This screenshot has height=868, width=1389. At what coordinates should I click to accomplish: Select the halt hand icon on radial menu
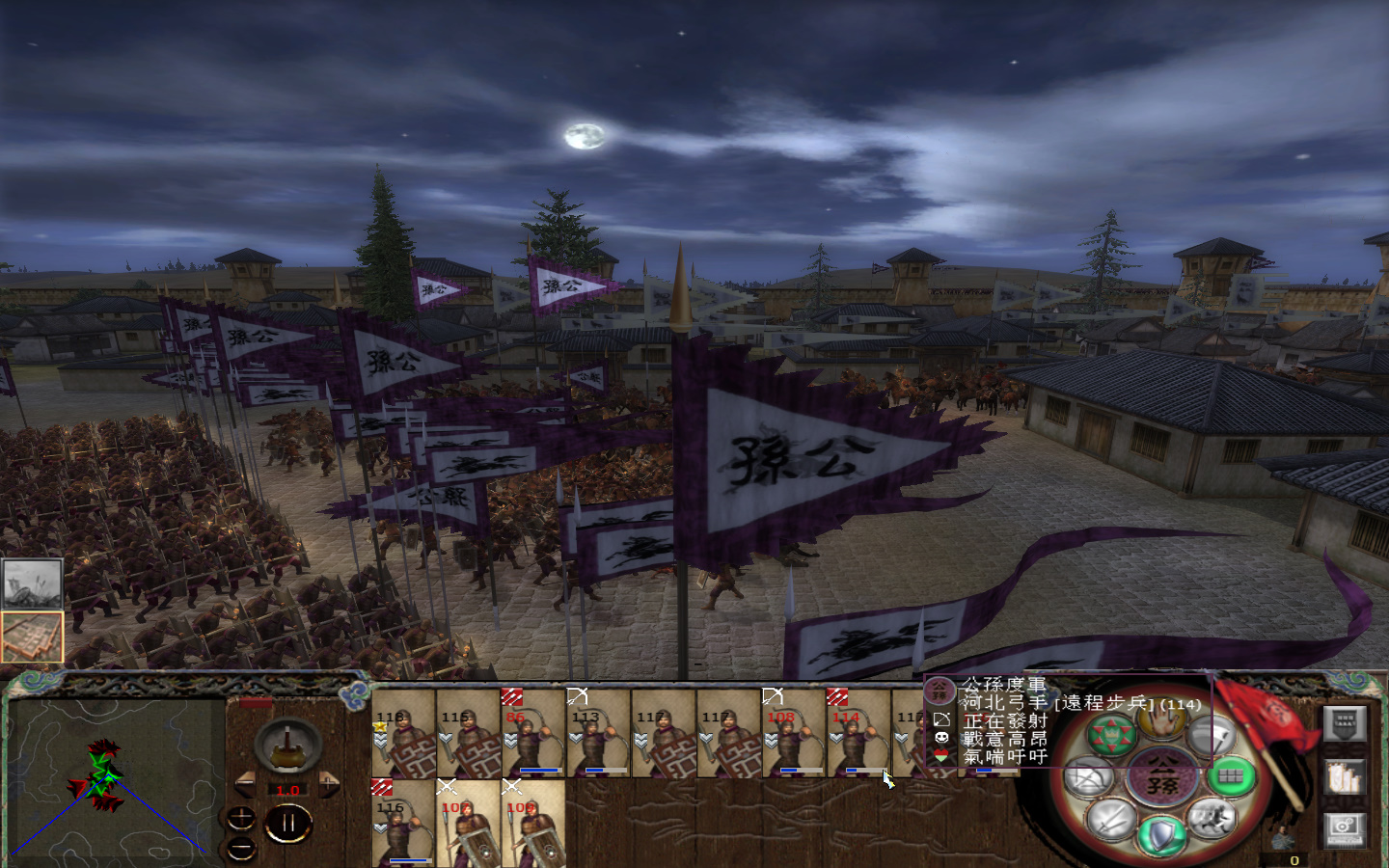1160,724
